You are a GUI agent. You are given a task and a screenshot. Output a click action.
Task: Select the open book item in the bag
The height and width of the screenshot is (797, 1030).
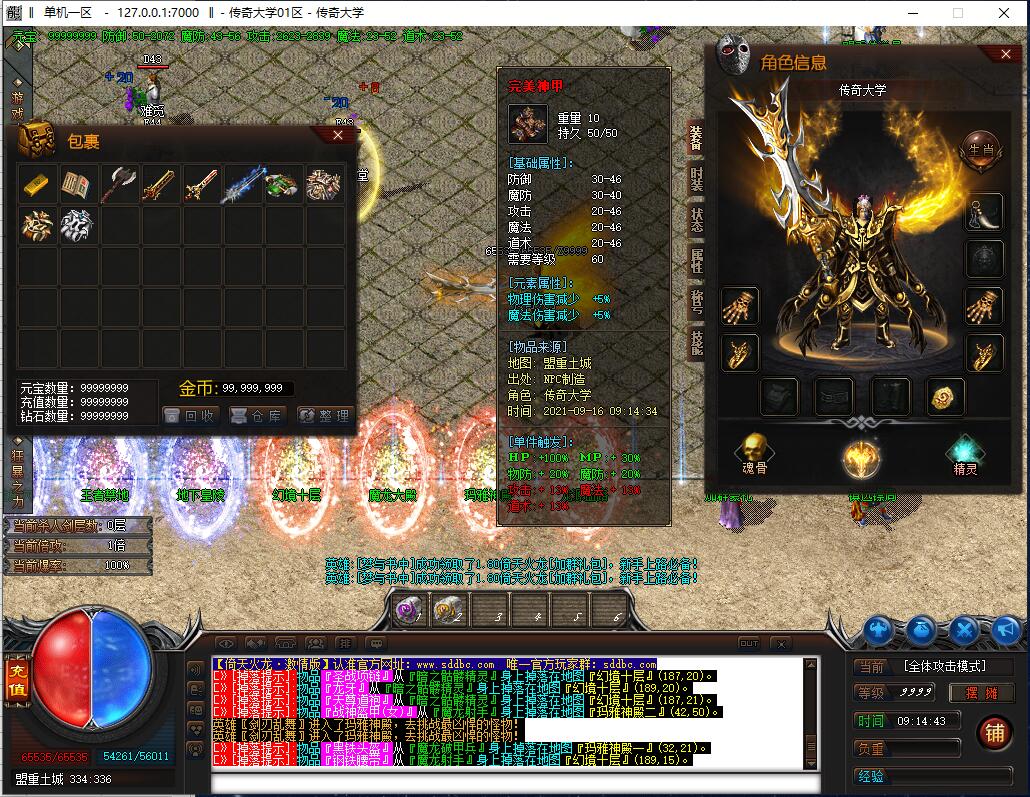coord(77,184)
